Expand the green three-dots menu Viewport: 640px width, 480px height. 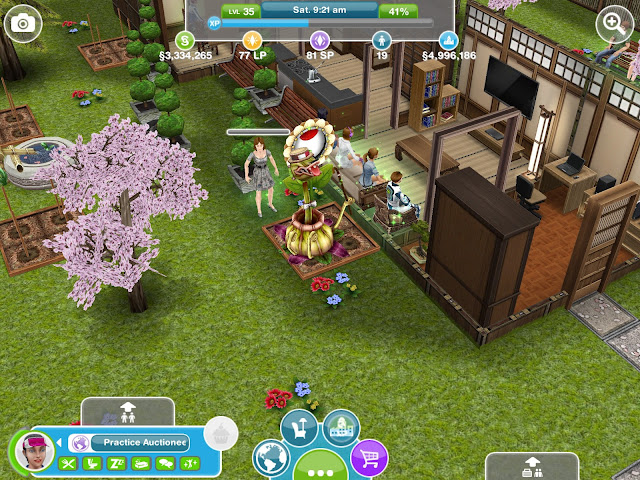[320, 468]
